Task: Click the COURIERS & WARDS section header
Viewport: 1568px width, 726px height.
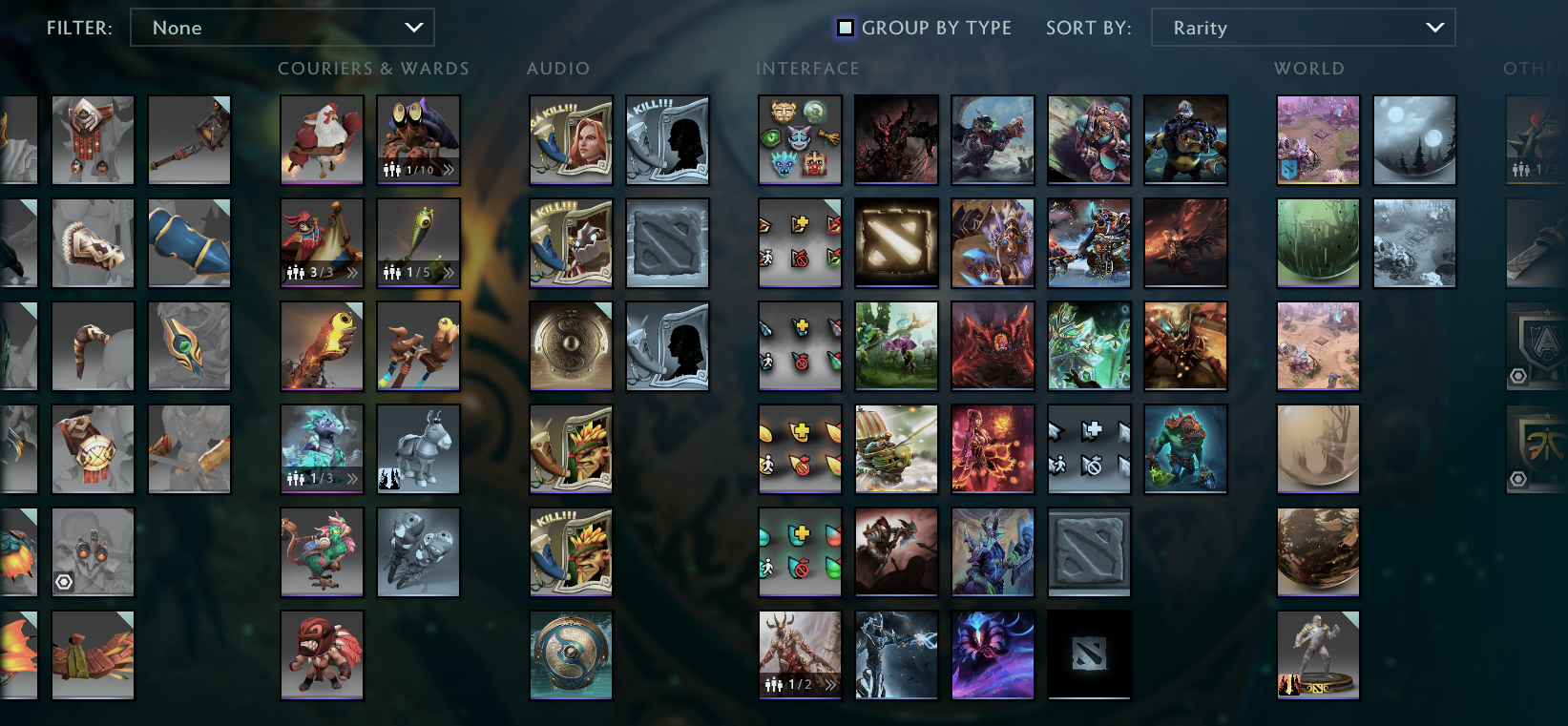Action: point(372,68)
